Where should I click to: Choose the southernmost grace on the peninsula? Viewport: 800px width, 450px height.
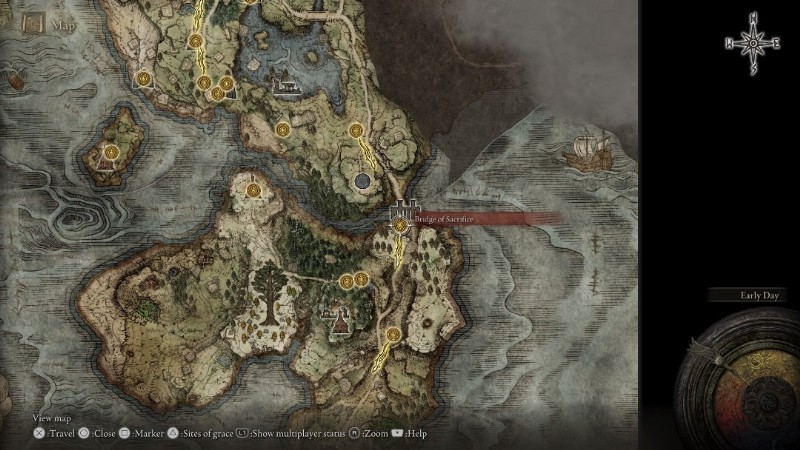tap(394, 335)
